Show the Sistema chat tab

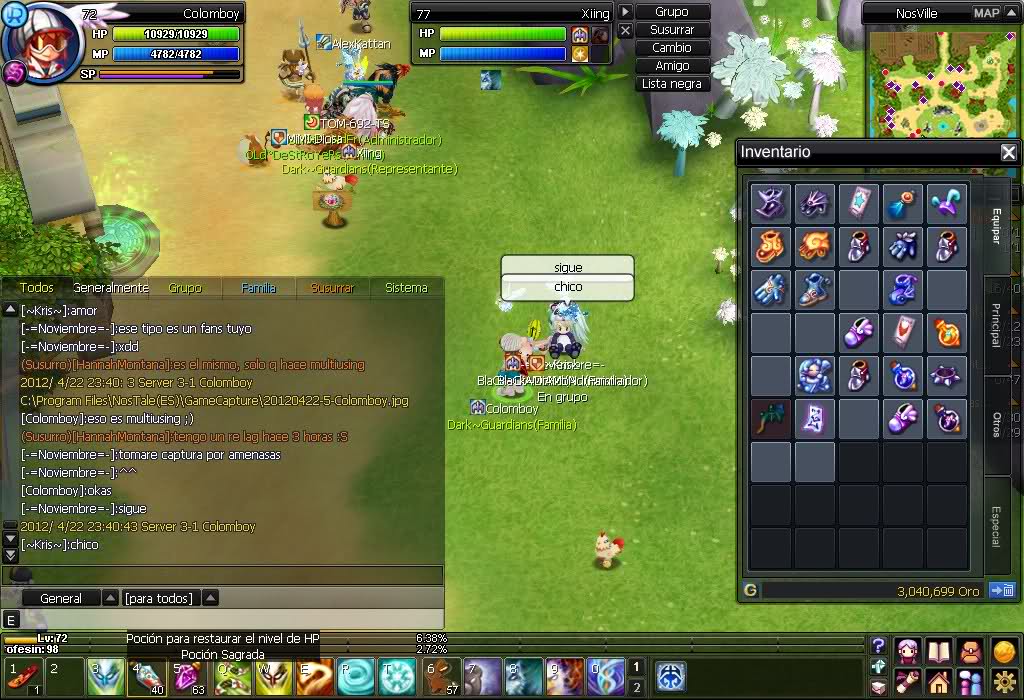tap(406, 288)
